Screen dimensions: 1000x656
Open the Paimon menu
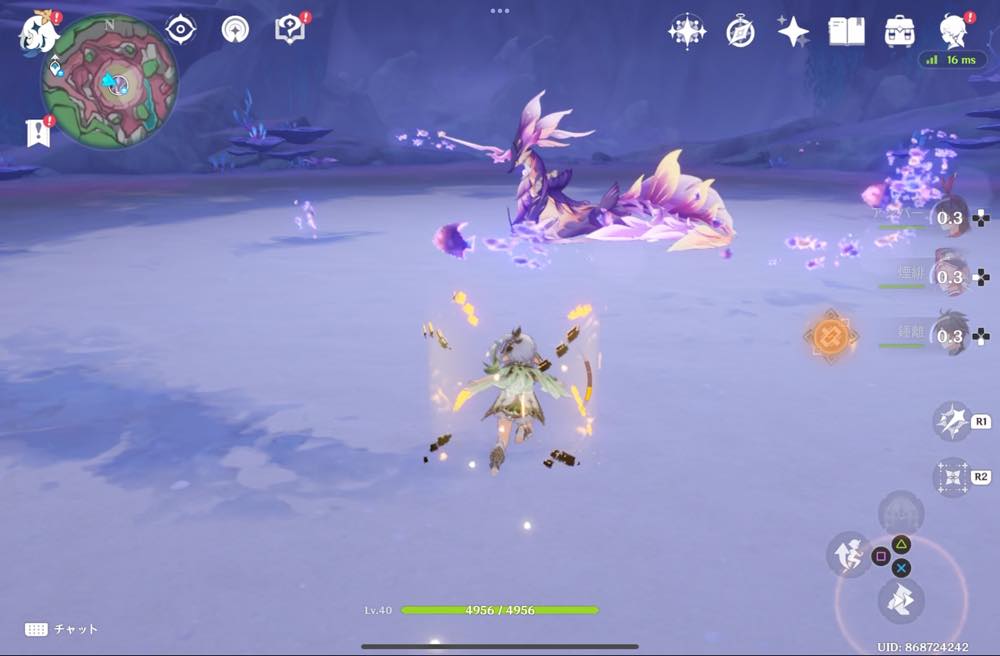37,31
